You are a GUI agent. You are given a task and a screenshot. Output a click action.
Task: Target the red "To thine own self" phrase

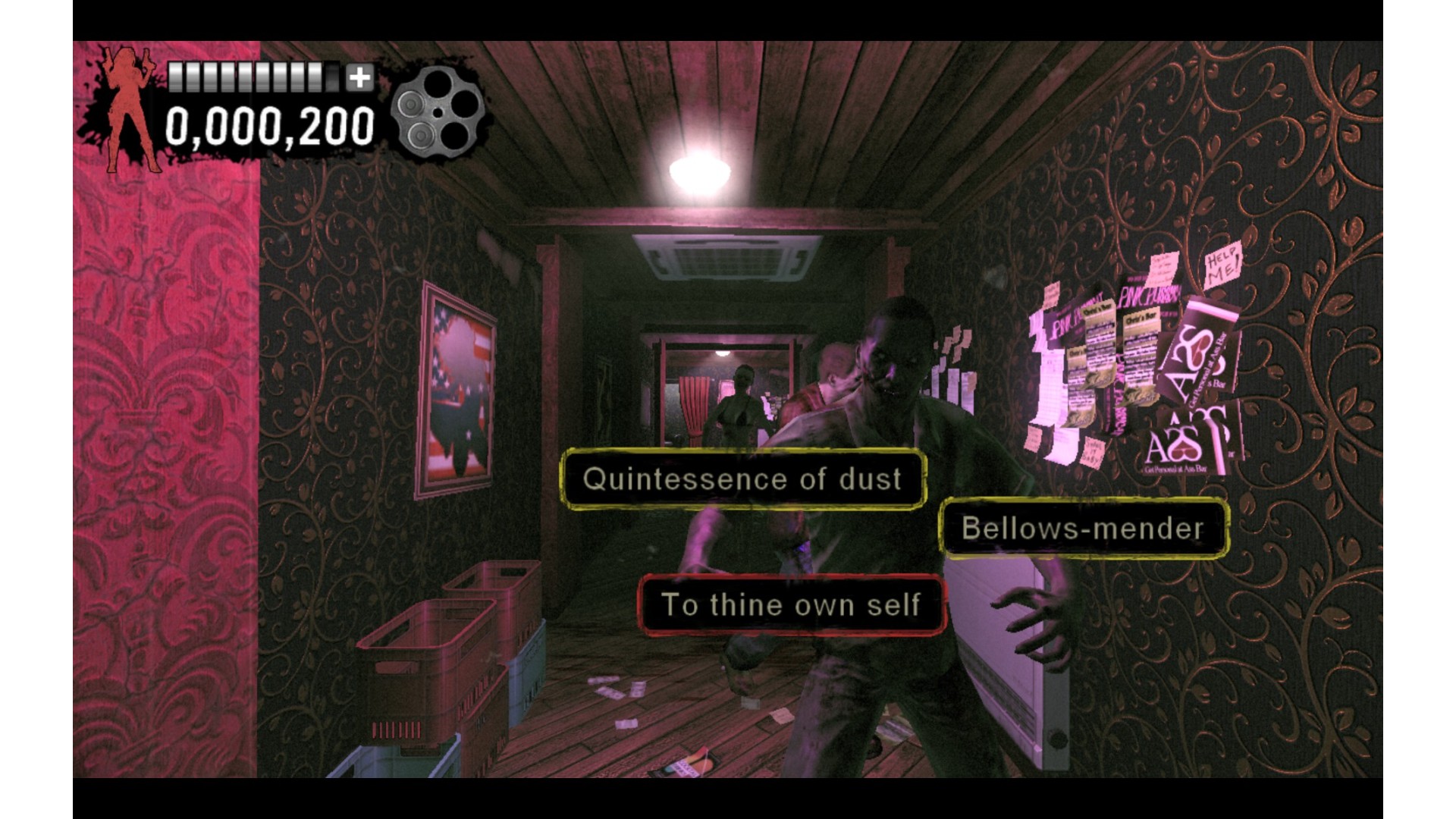click(792, 605)
